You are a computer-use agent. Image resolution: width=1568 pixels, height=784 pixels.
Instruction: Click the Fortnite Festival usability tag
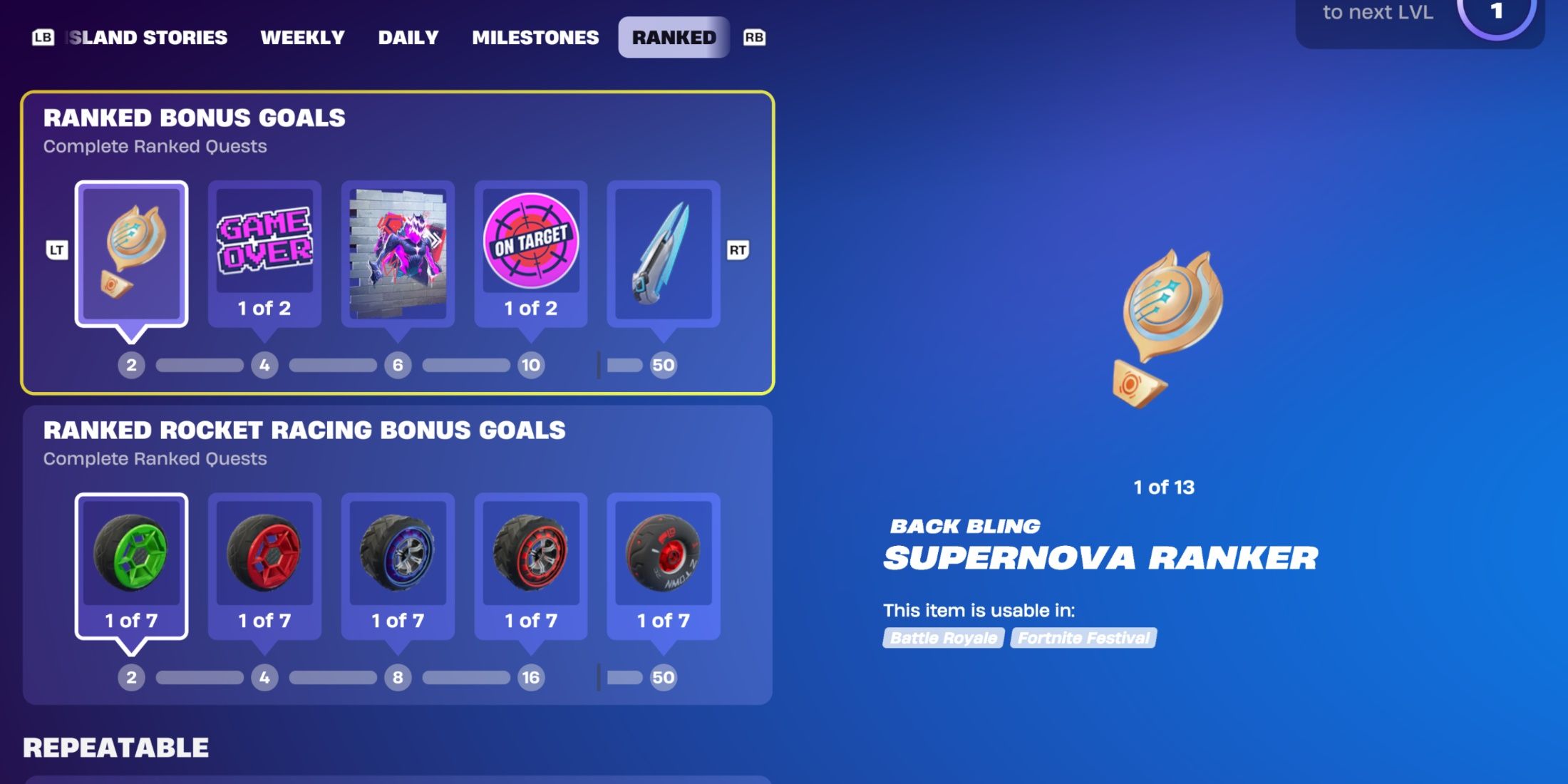tap(1083, 639)
